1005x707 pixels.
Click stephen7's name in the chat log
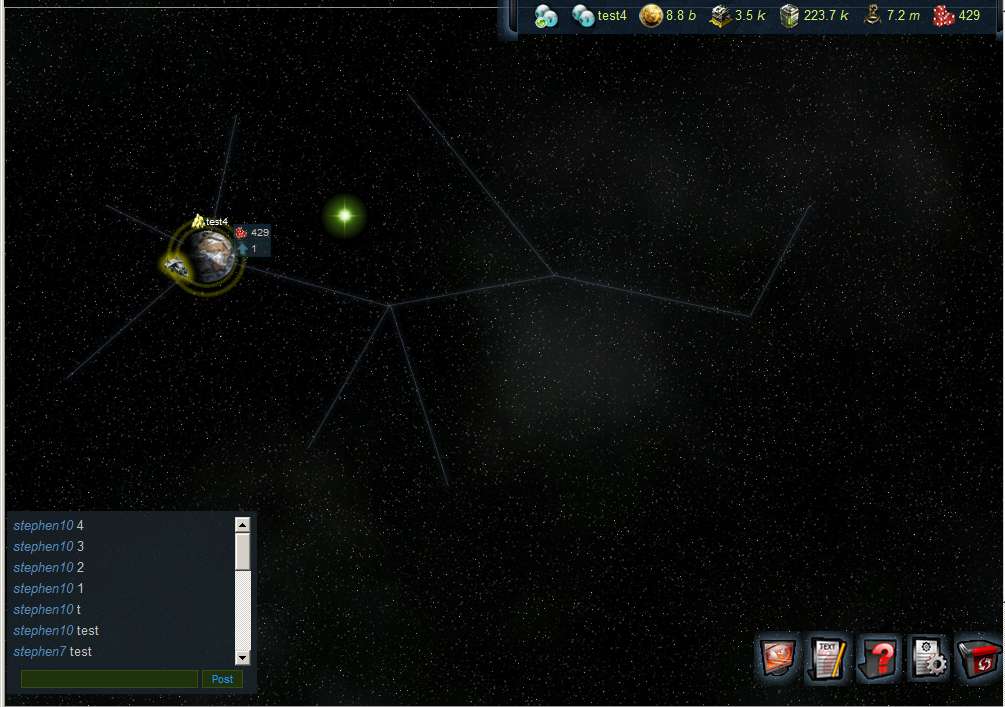[x=39, y=652]
